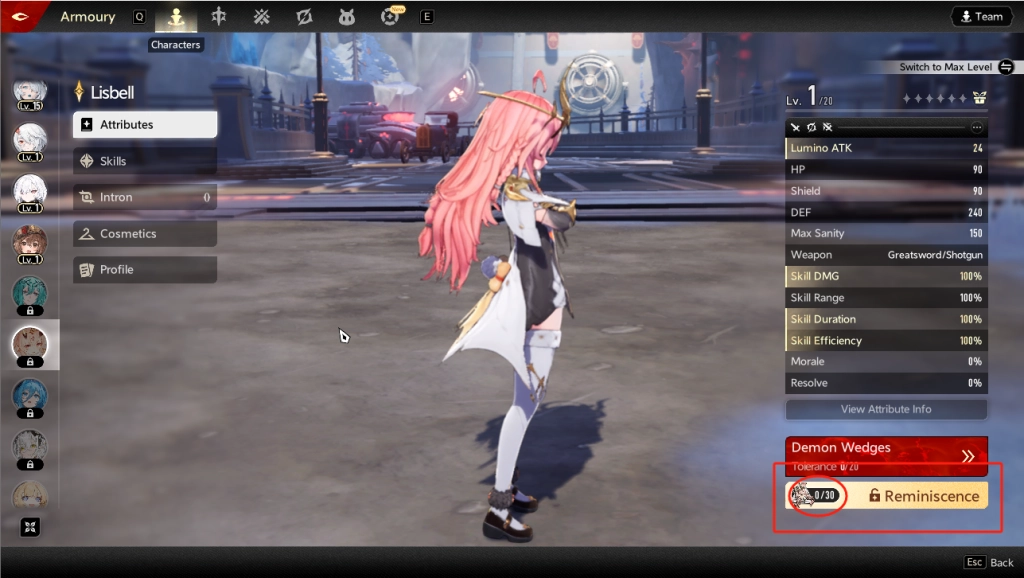The width and height of the screenshot is (1024, 578).
Task: Open the Intron section
Action: [x=145, y=197]
